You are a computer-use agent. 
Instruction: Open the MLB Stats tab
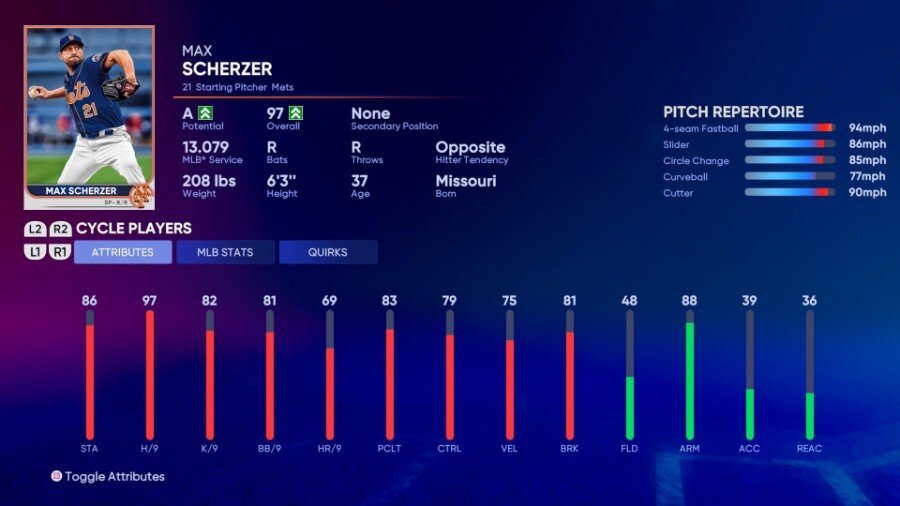225,252
